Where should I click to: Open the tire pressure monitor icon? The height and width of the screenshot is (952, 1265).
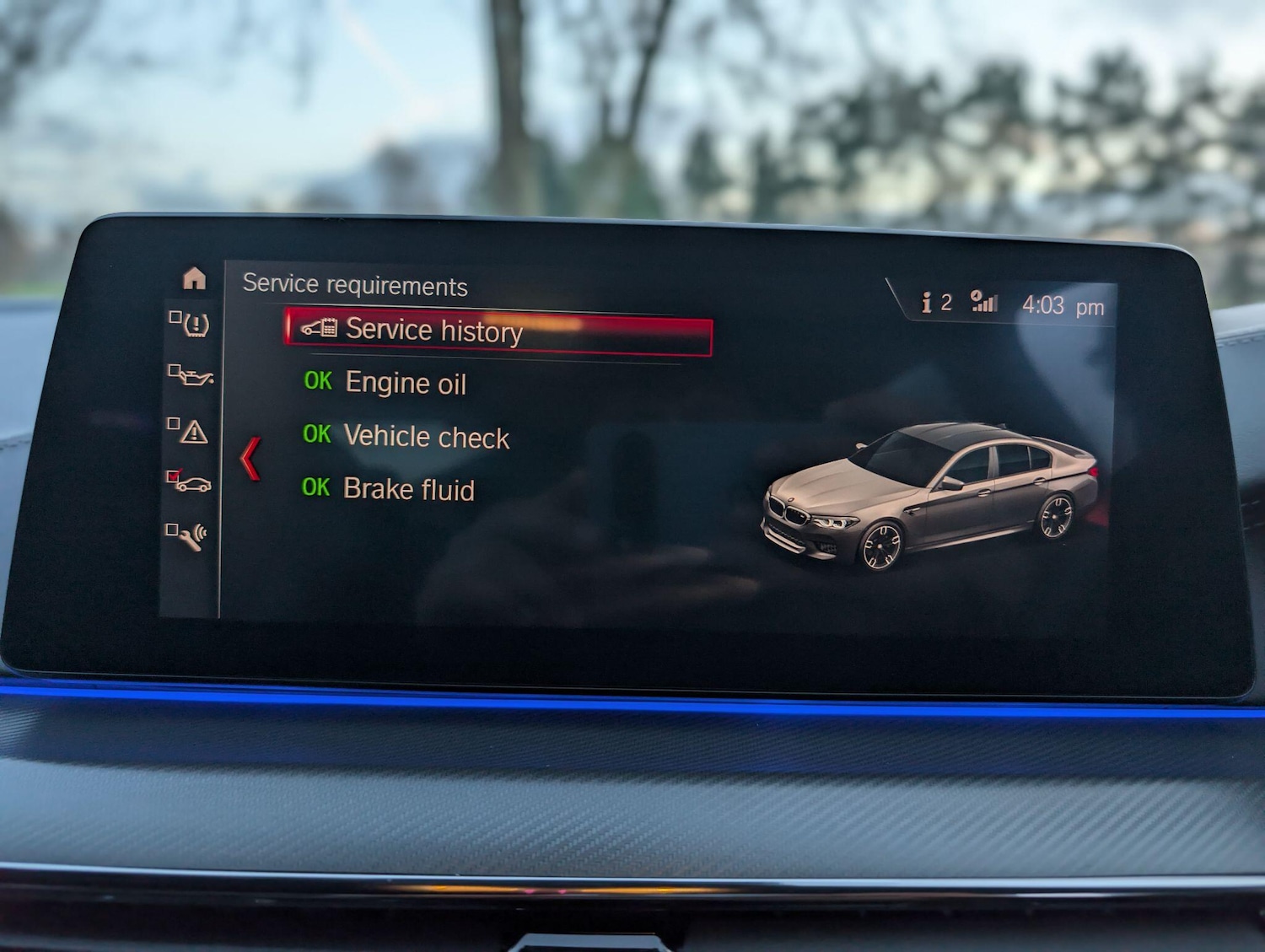[195, 325]
